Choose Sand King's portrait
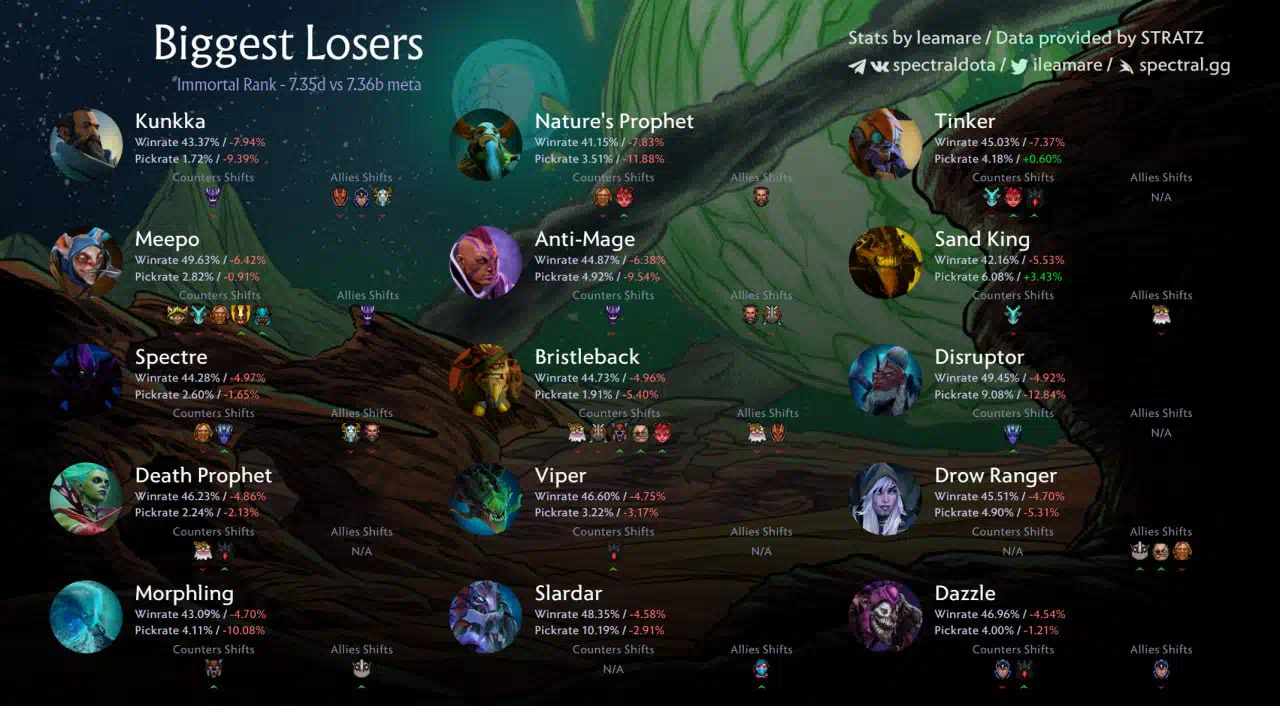 click(x=886, y=263)
